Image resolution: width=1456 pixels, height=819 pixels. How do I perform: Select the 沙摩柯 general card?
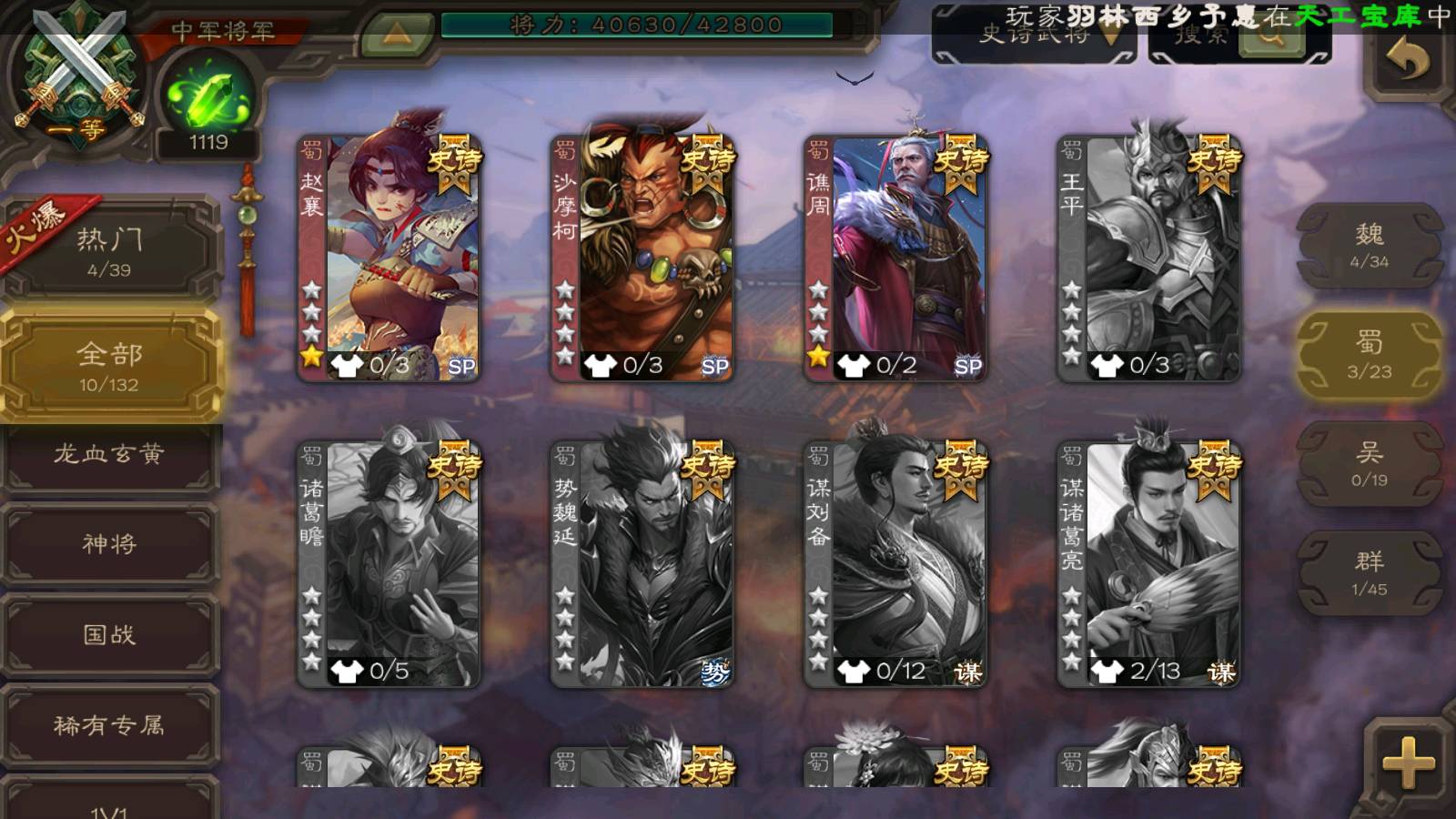643,258
